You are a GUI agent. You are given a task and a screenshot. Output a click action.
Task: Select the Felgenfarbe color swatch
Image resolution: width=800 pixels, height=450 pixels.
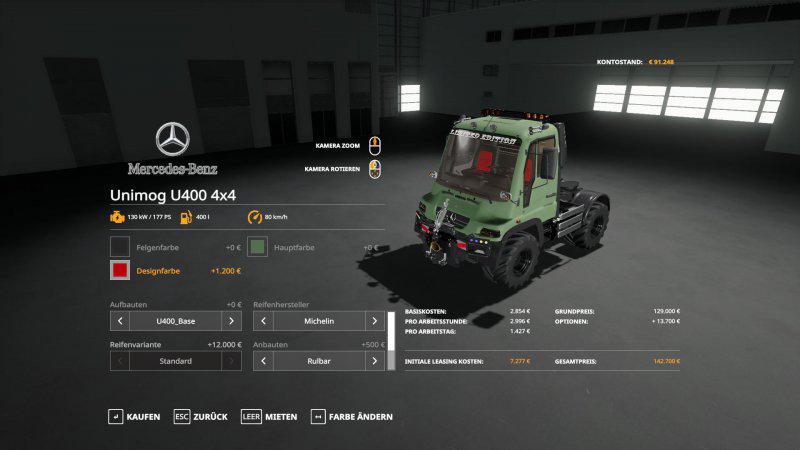tap(120, 247)
